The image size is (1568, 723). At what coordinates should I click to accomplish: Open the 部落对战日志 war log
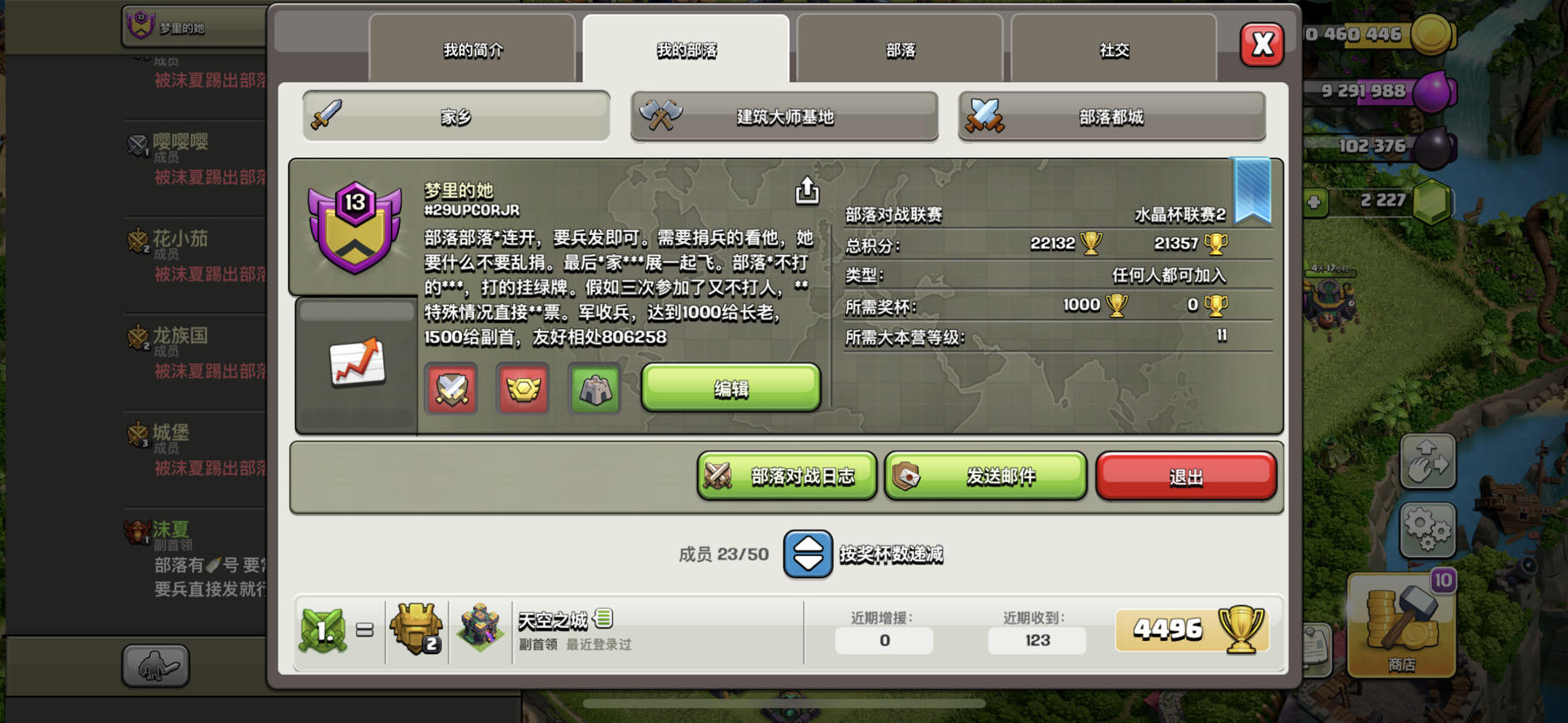point(785,476)
